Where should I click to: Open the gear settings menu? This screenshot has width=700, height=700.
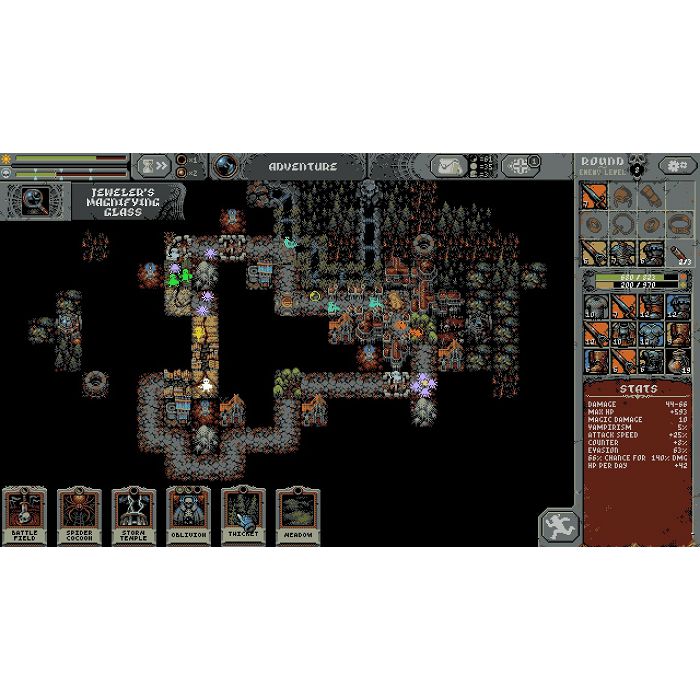coord(677,165)
